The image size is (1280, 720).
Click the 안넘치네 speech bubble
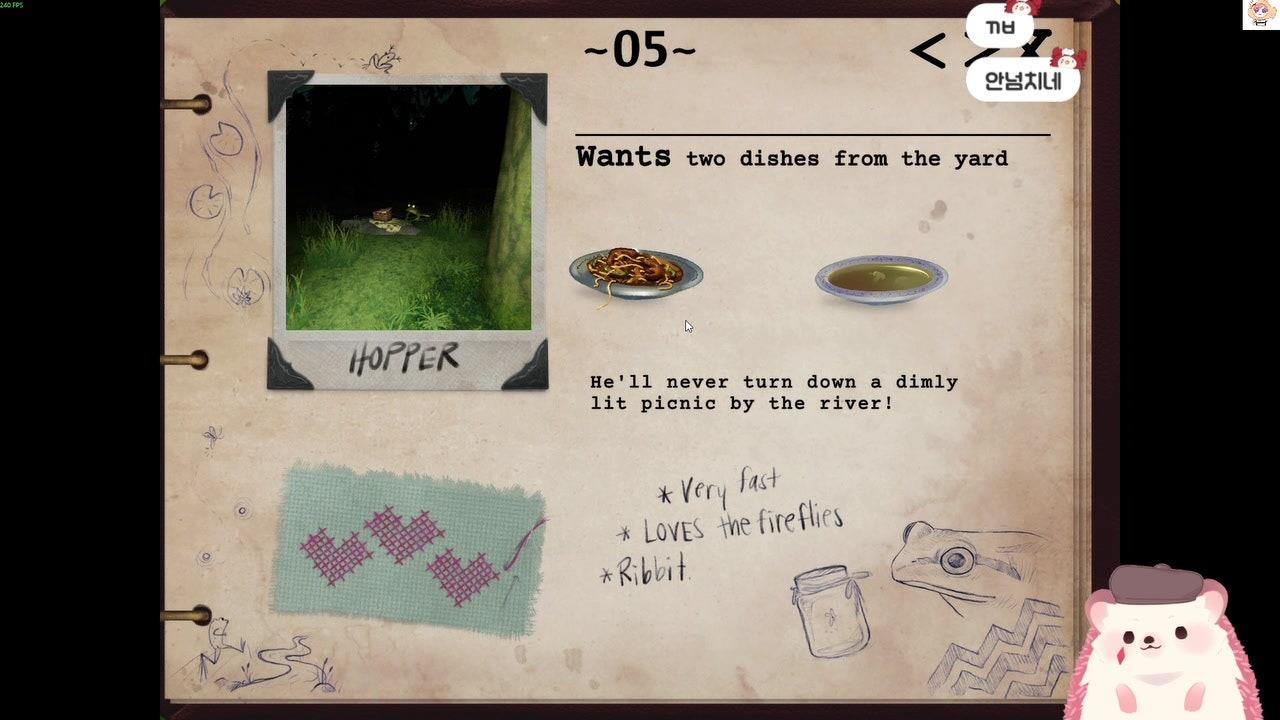point(1020,76)
